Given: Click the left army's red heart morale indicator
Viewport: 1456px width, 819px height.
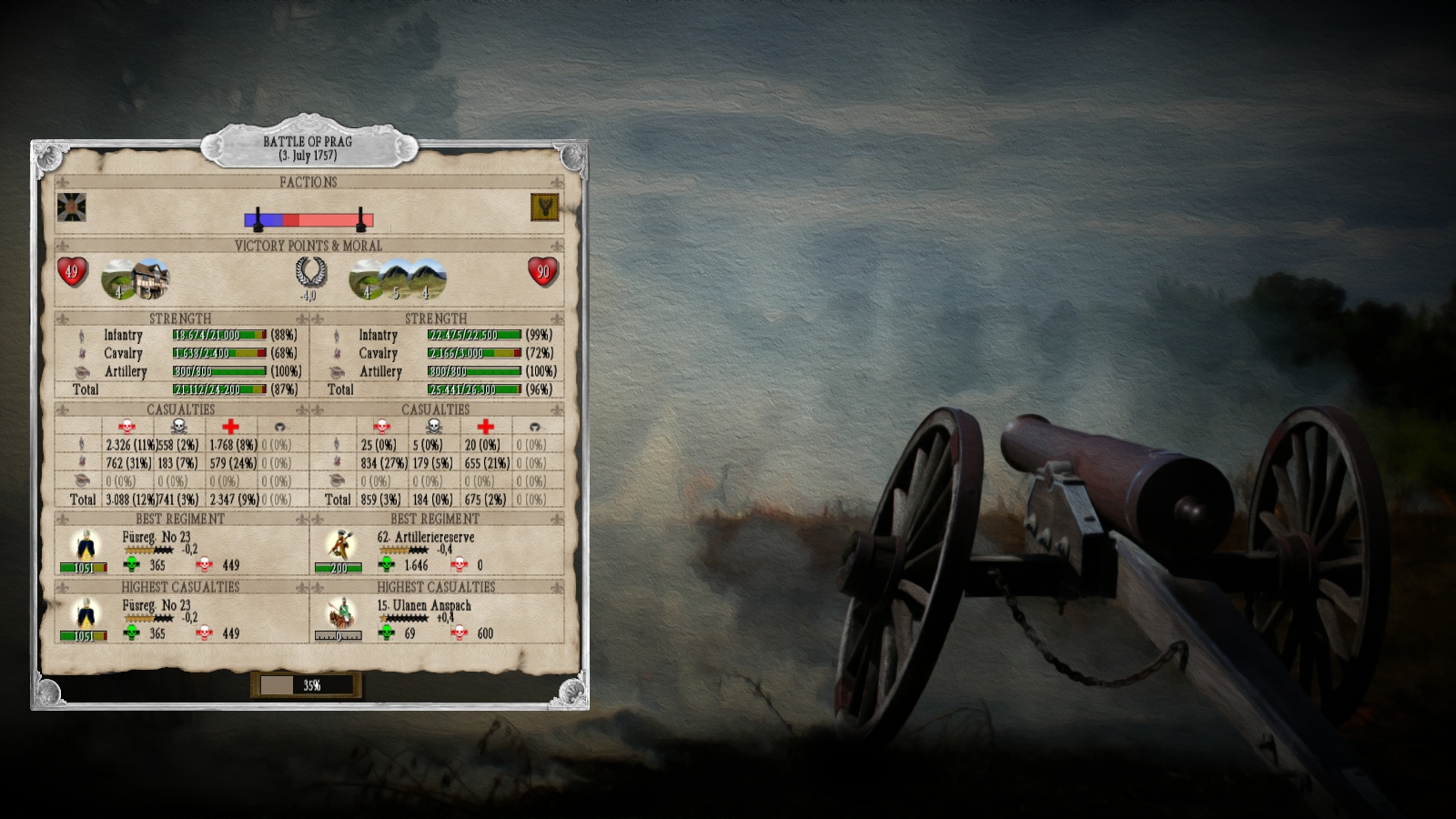Looking at the screenshot, I should click(71, 269).
